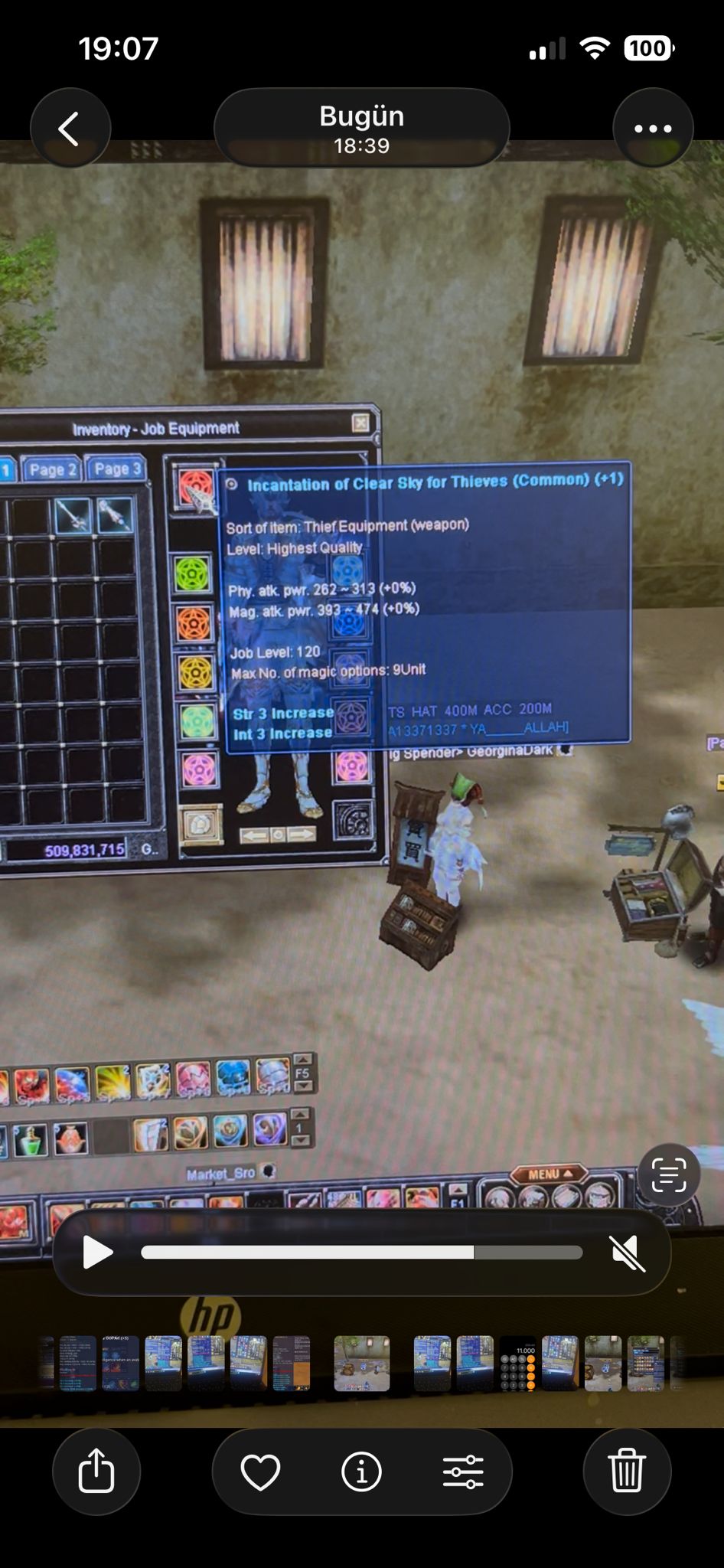Open inventory Page 3 tab
The height and width of the screenshot is (1568, 724).
pyautogui.click(x=117, y=469)
